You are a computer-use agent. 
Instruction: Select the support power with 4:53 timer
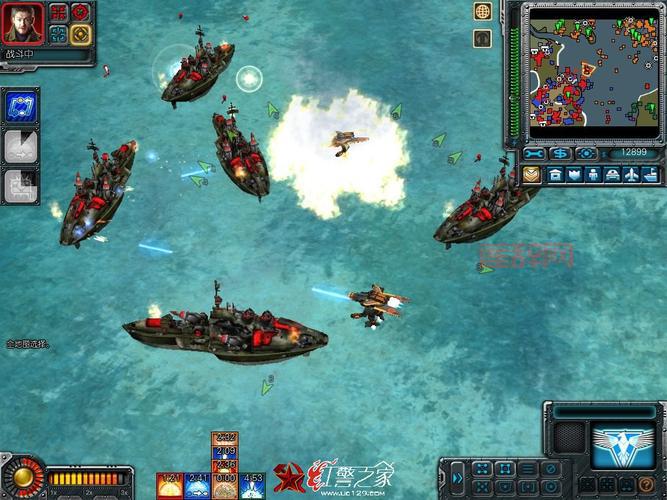coord(253,485)
